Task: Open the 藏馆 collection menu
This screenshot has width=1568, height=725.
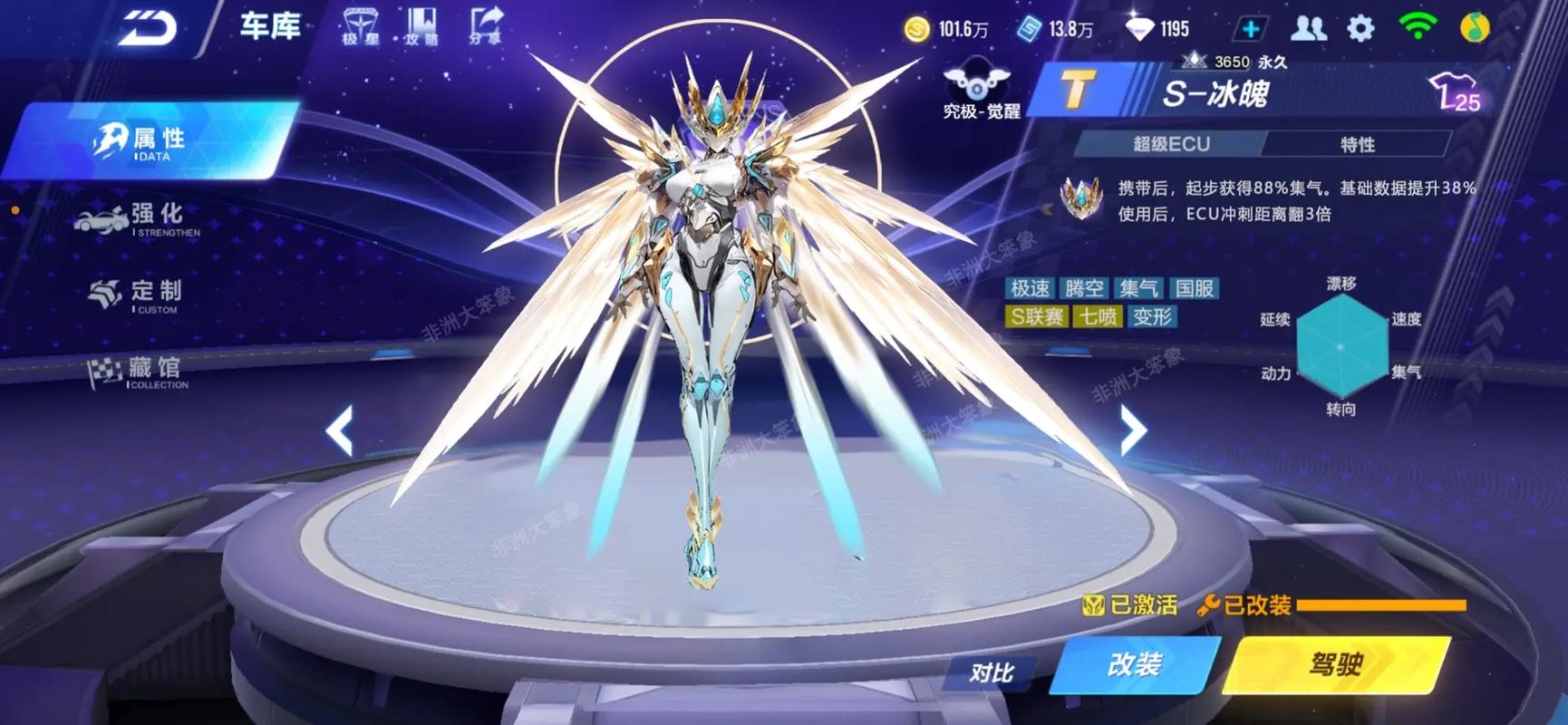Action: point(145,372)
